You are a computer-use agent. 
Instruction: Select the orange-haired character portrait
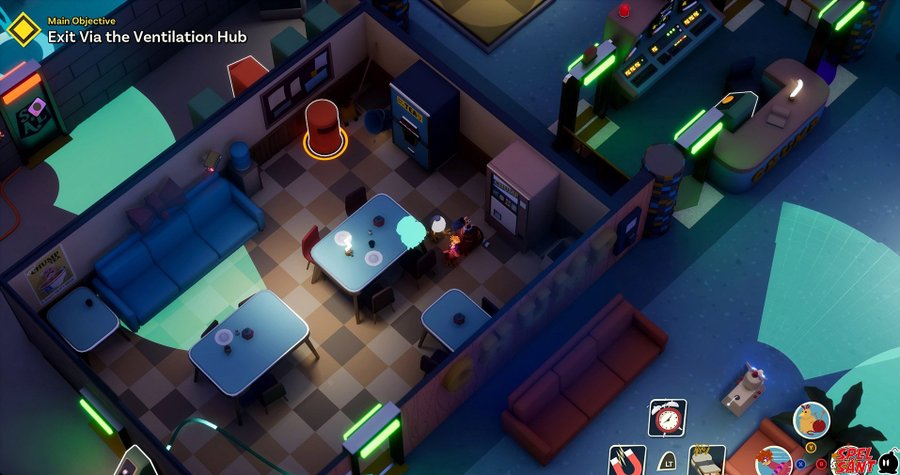pos(772,461)
